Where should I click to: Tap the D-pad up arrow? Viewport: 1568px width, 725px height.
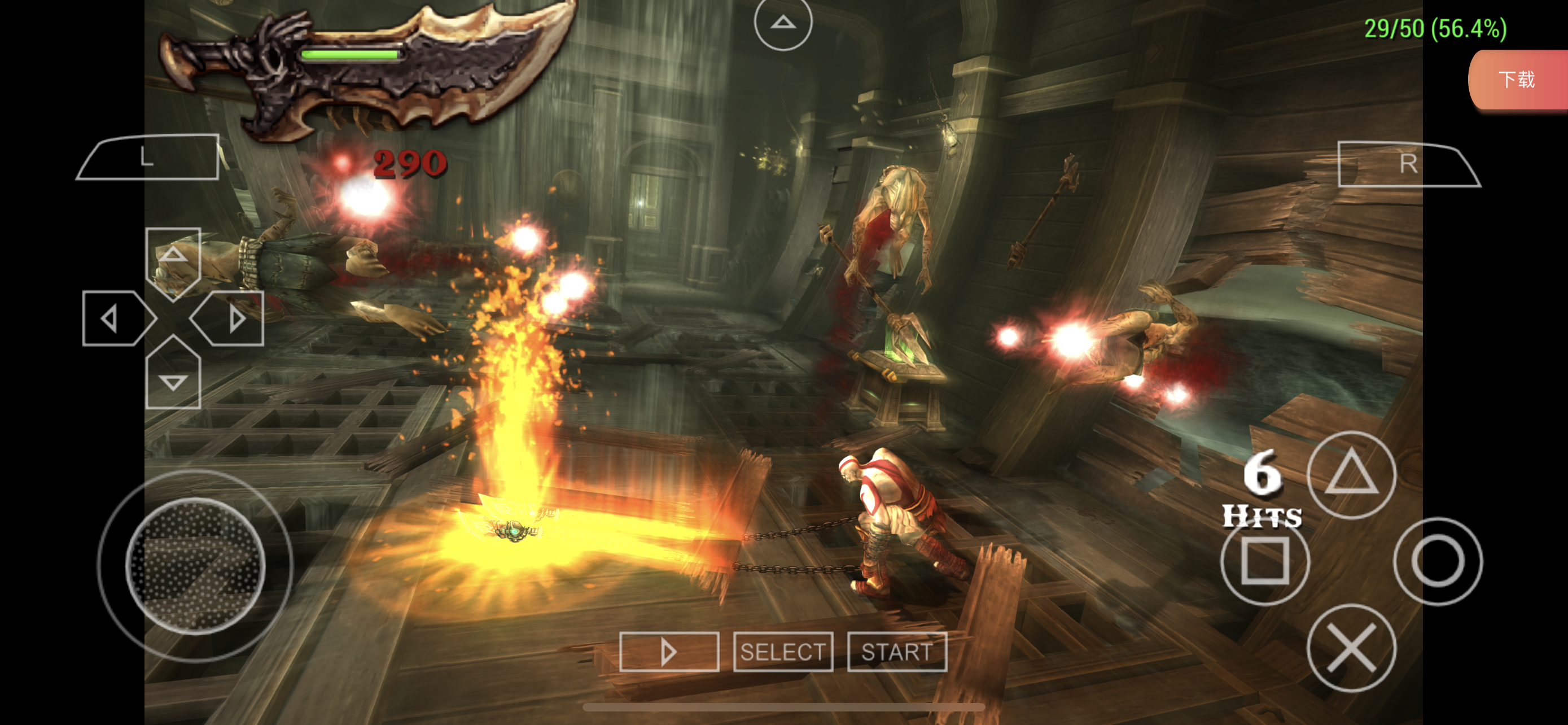pos(173,256)
